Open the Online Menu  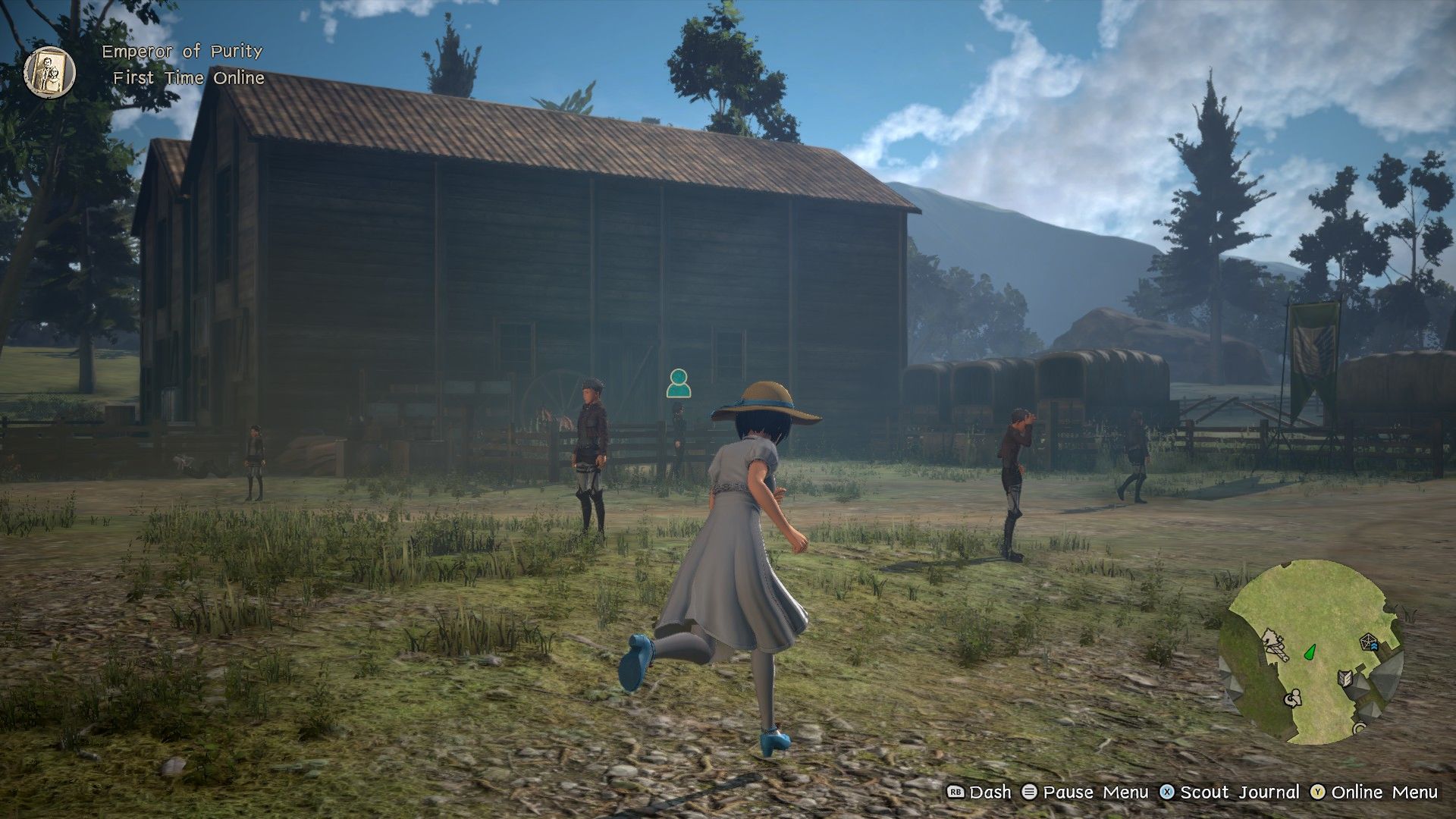click(1385, 792)
